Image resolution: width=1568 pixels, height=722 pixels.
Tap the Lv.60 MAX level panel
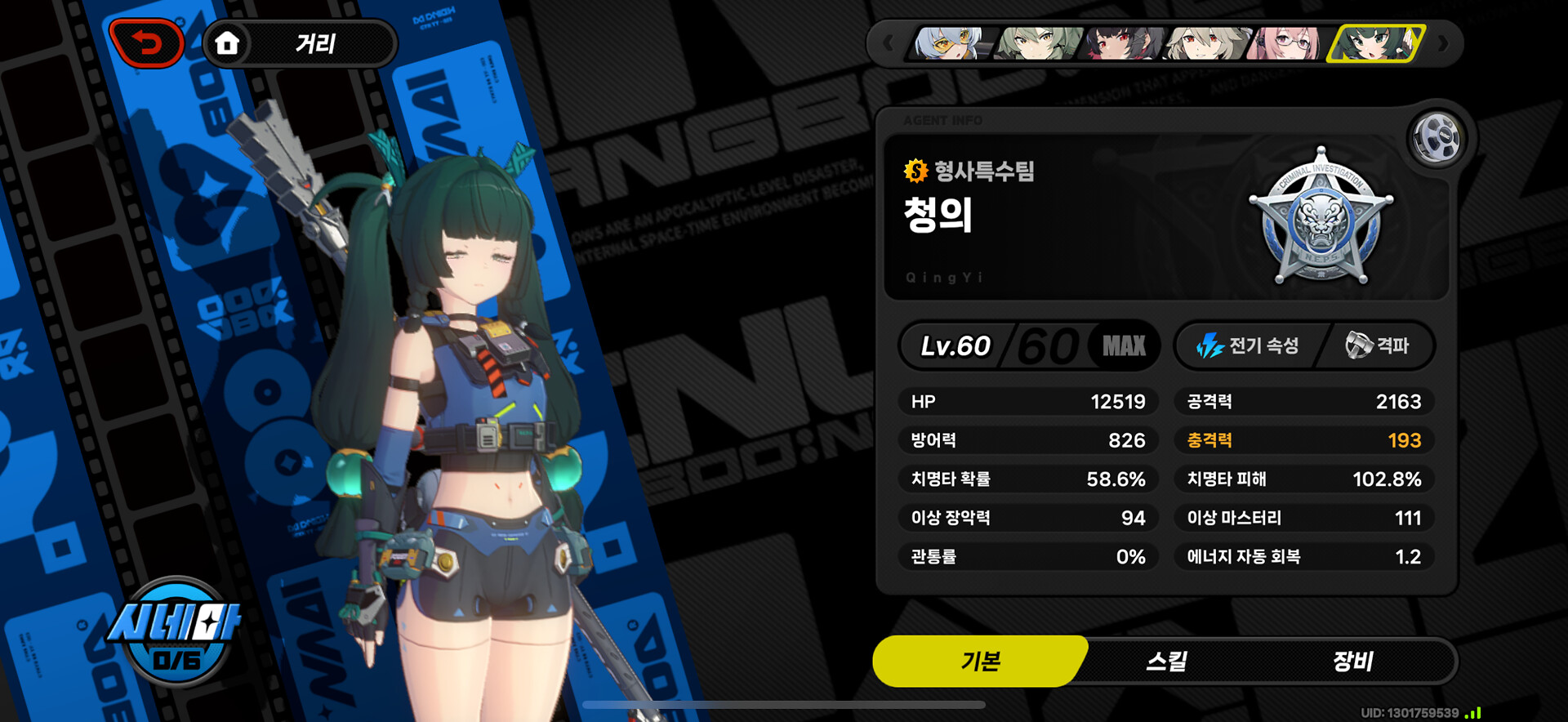(x=1029, y=345)
